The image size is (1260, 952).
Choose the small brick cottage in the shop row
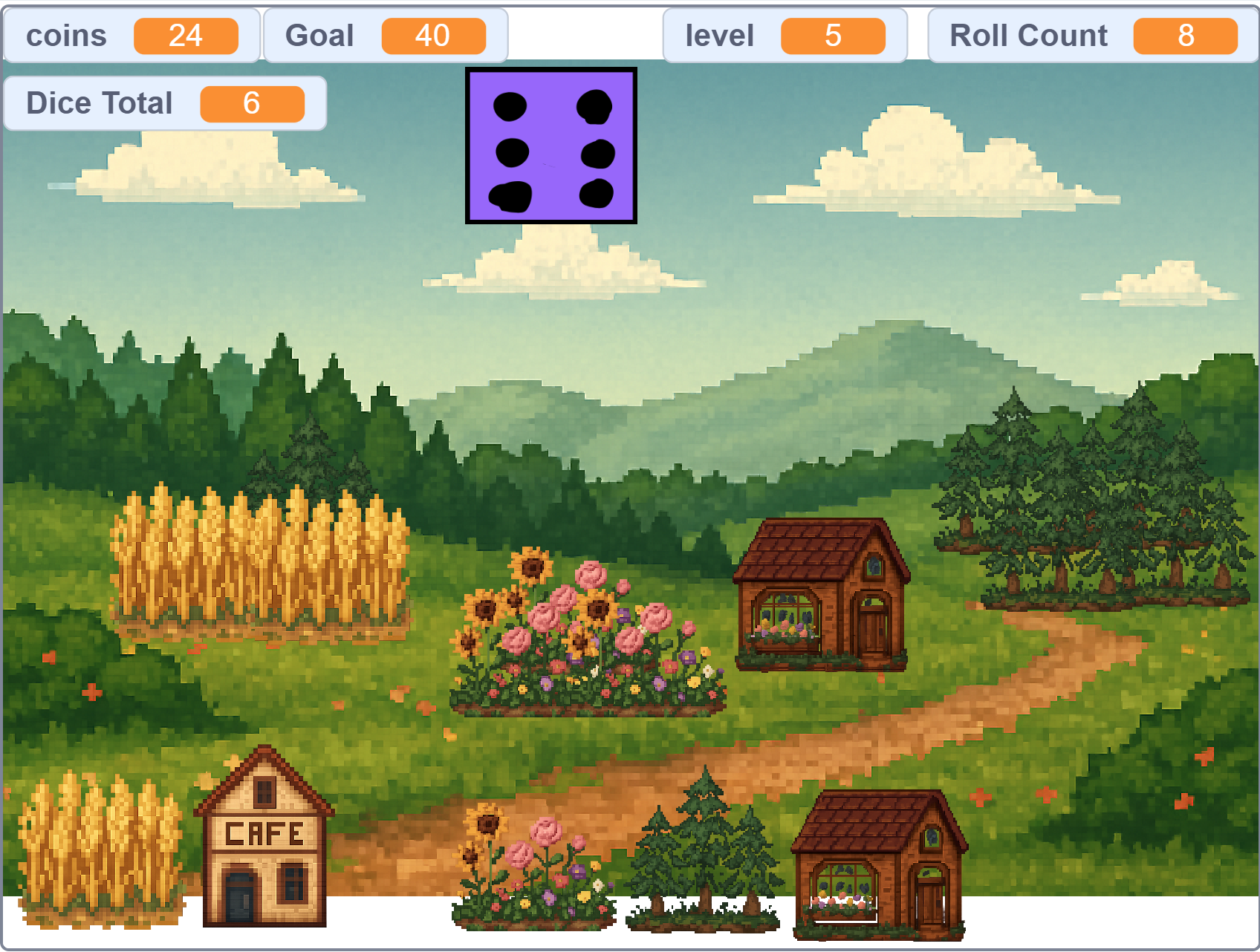click(878, 865)
